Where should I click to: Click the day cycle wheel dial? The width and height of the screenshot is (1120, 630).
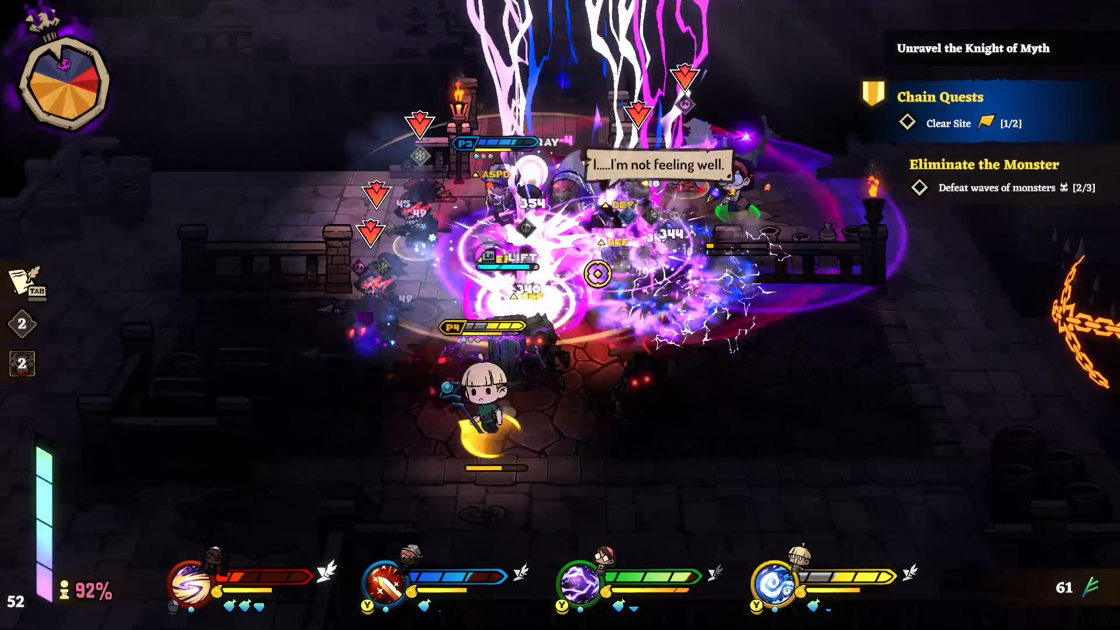[x=63, y=83]
